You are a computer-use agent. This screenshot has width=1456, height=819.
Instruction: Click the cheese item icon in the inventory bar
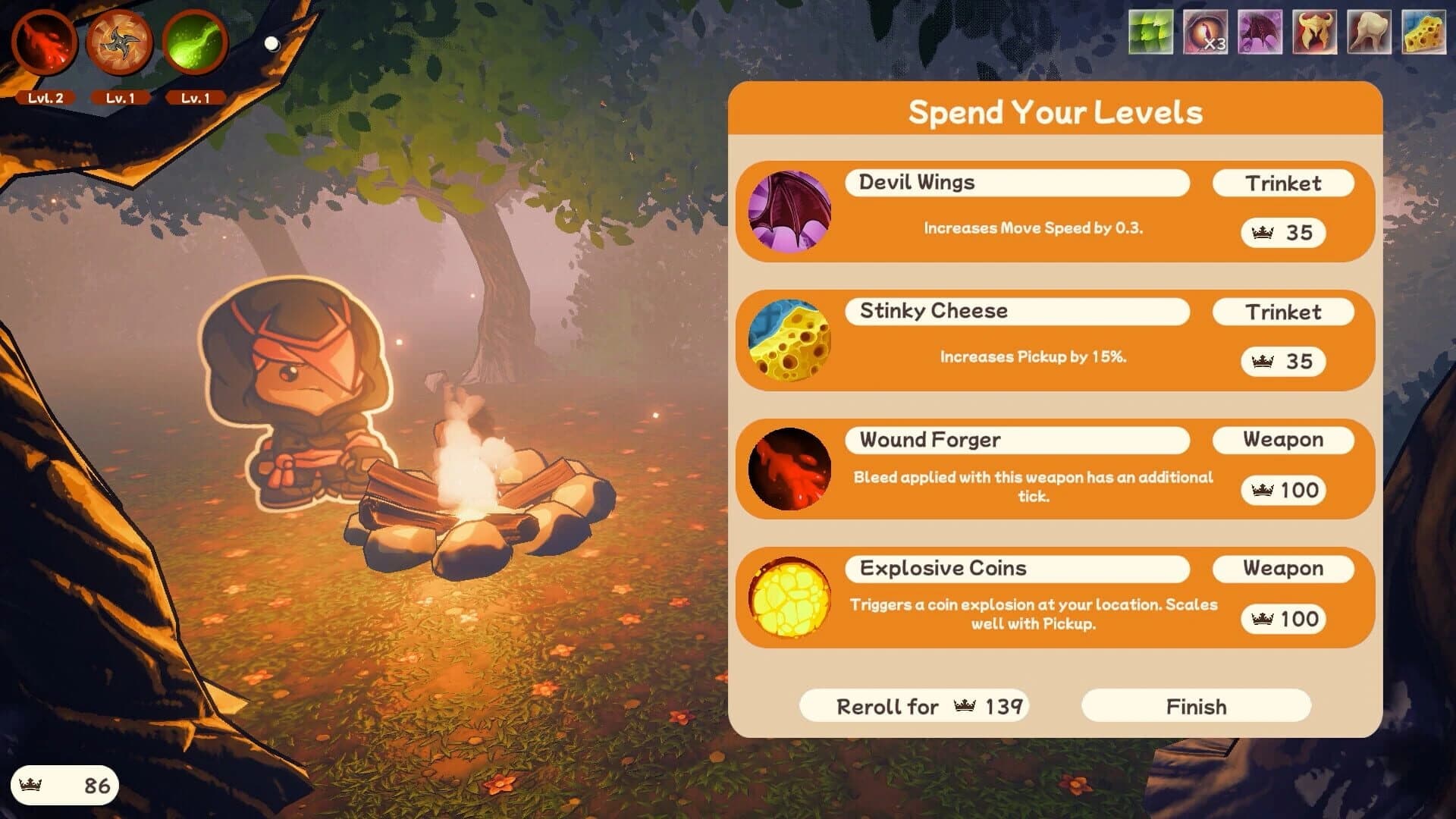point(1424,33)
